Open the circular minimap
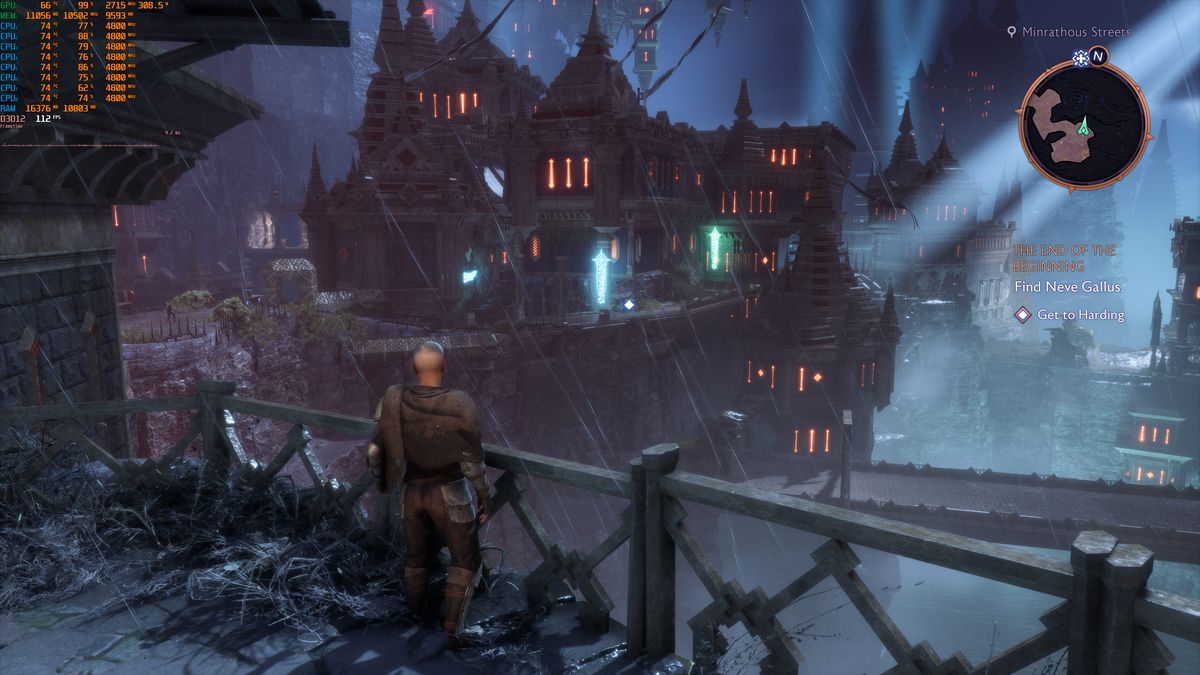The width and height of the screenshot is (1200, 675). click(x=1083, y=124)
